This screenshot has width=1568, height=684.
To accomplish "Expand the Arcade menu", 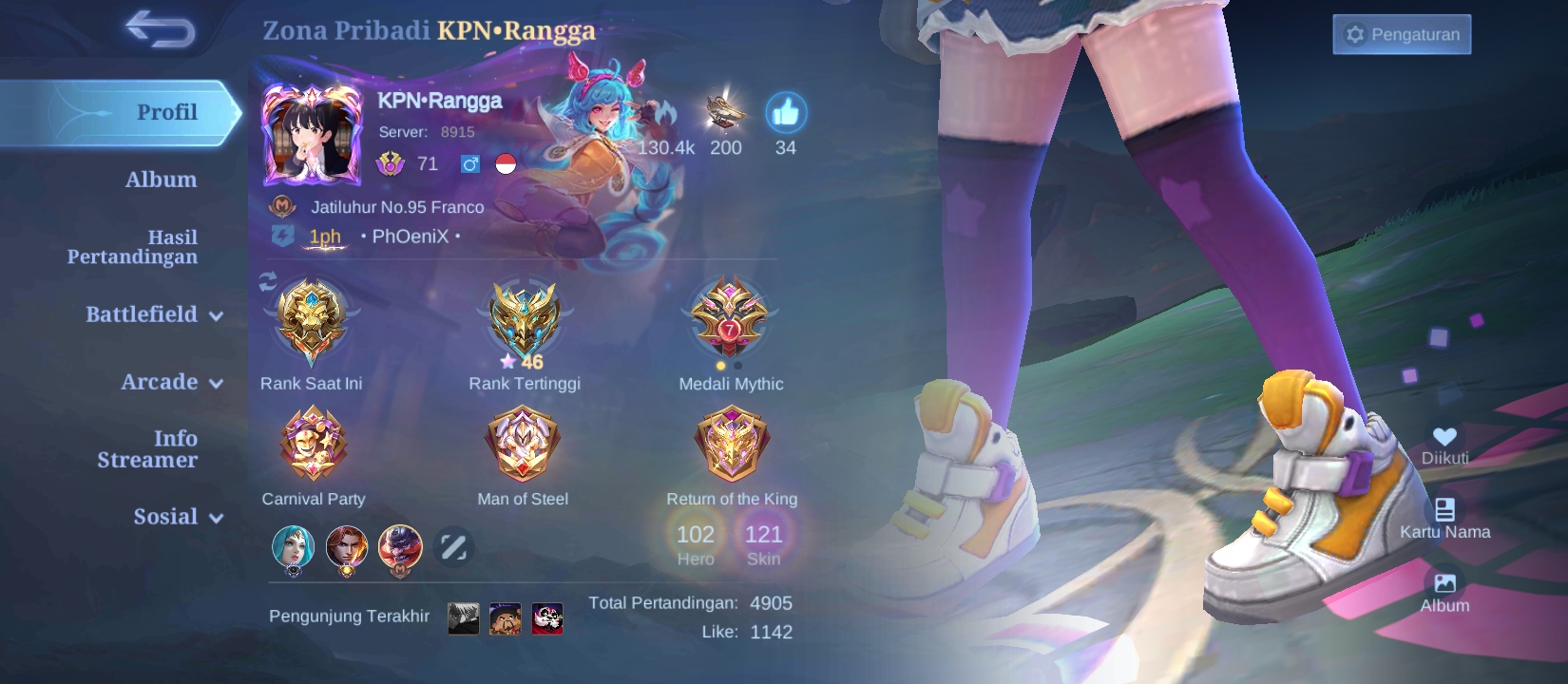I will [169, 383].
